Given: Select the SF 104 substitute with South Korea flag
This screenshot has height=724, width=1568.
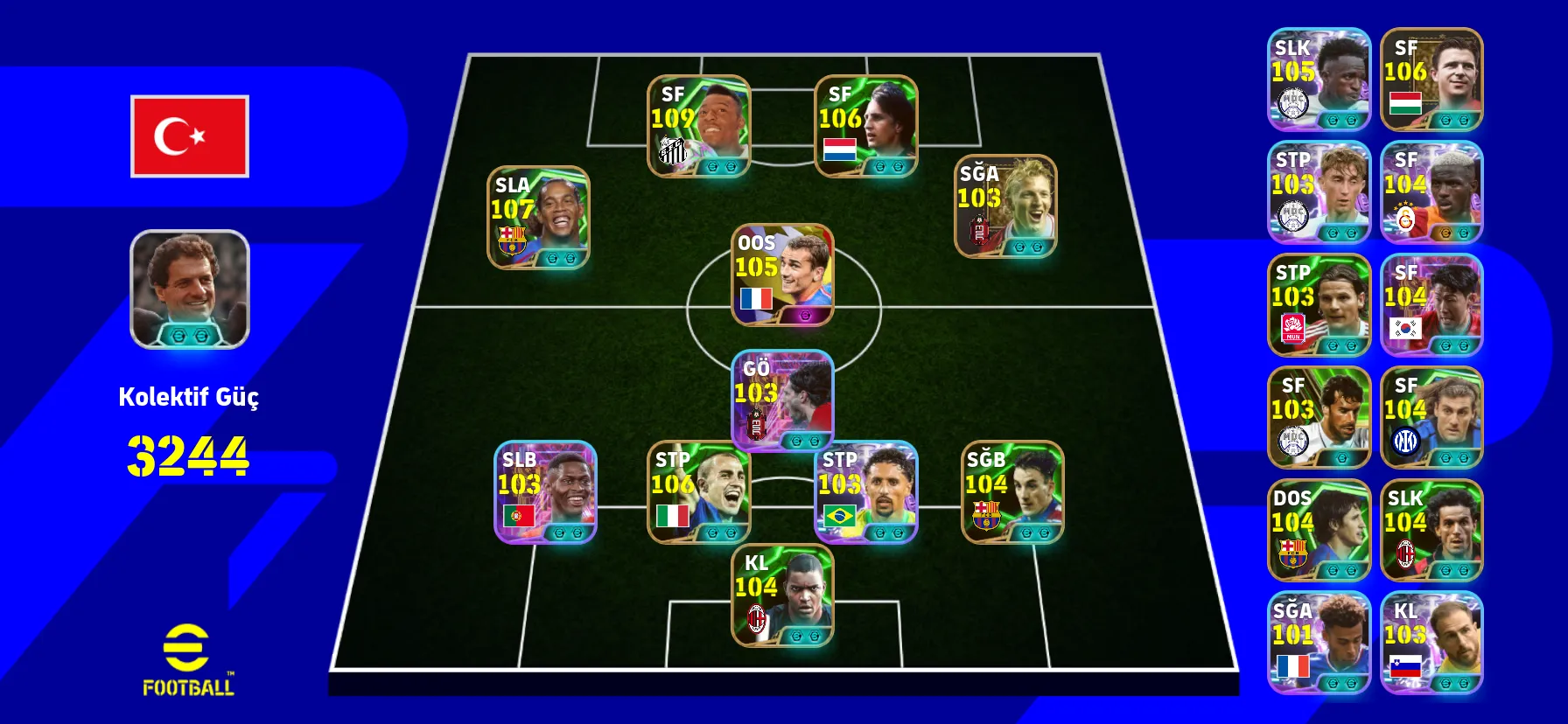Looking at the screenshot, I should [x=1431, y=305].
